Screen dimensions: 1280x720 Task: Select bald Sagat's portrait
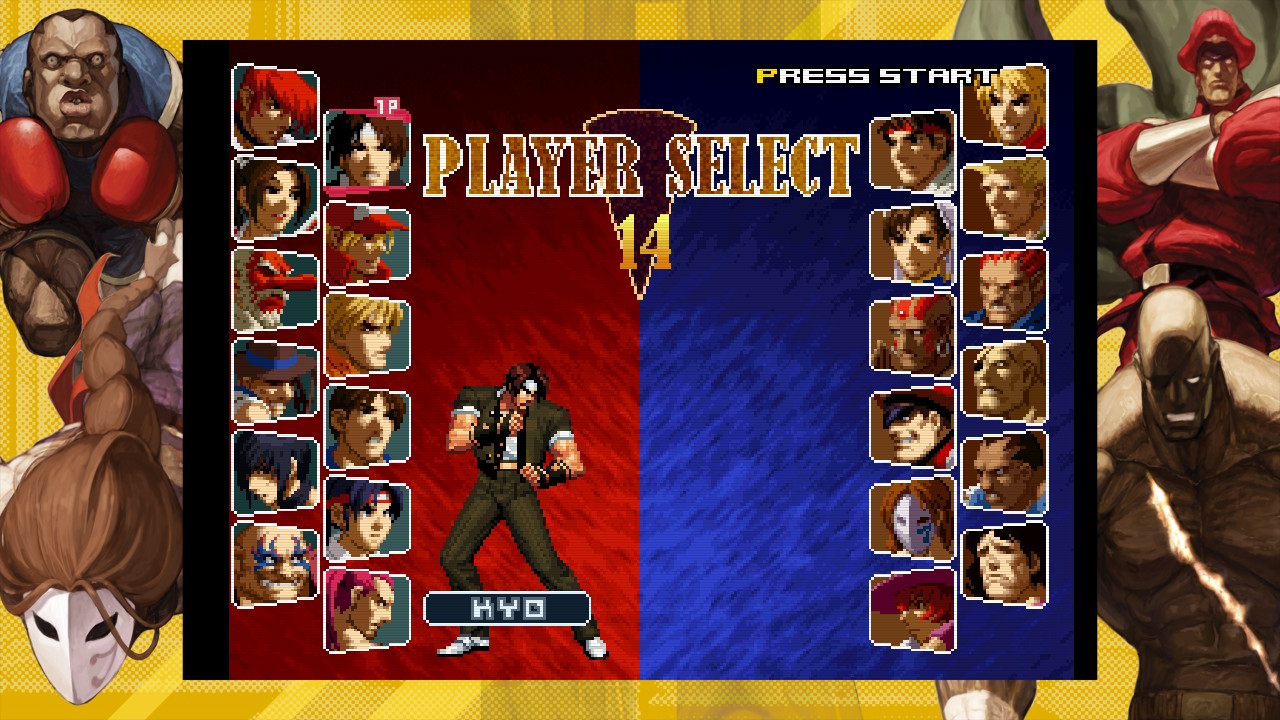pos(1004,381)
